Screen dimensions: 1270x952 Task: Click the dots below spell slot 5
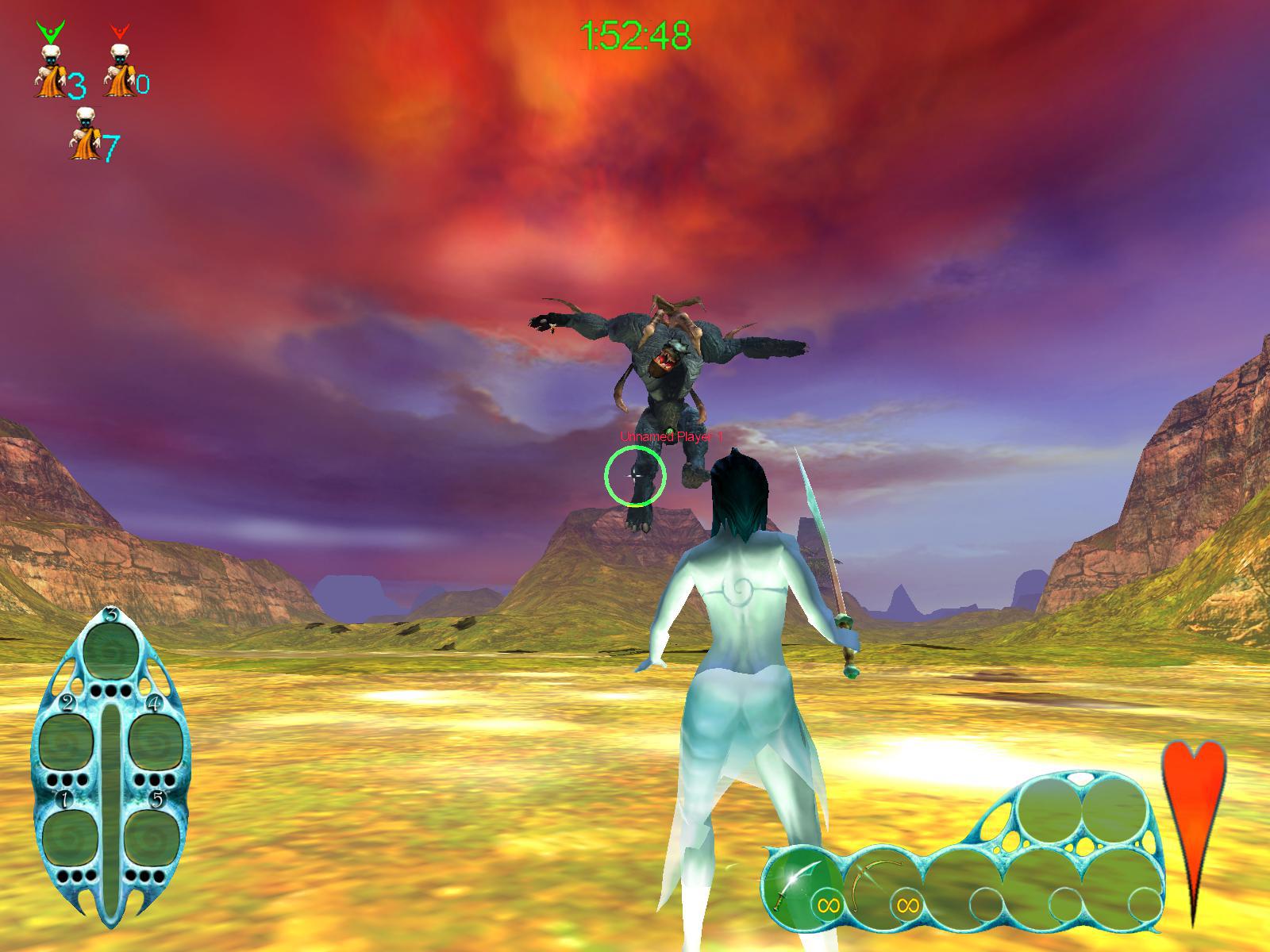point(145,875)
